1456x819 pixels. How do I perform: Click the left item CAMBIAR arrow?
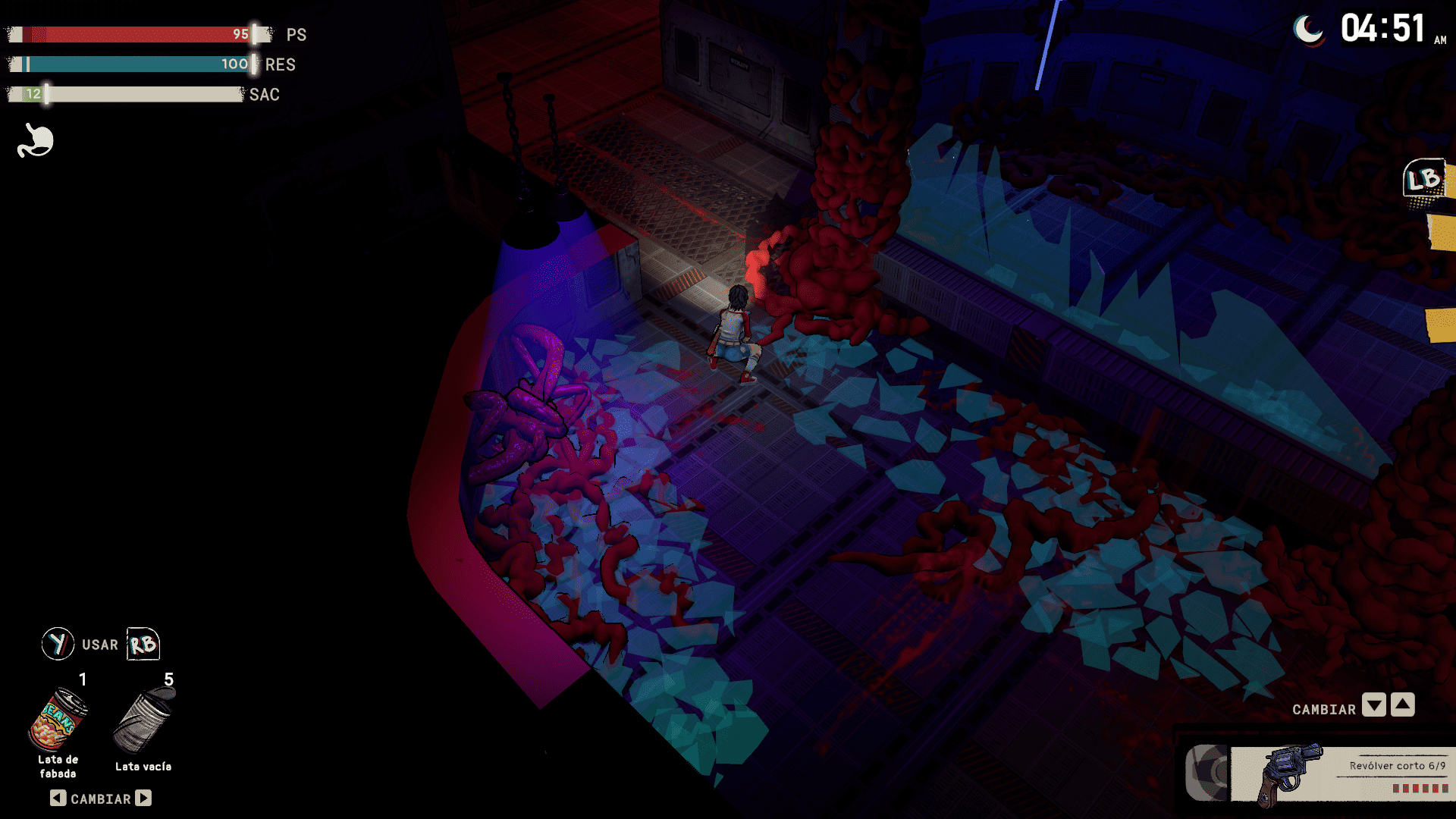[x=58, y=798]
